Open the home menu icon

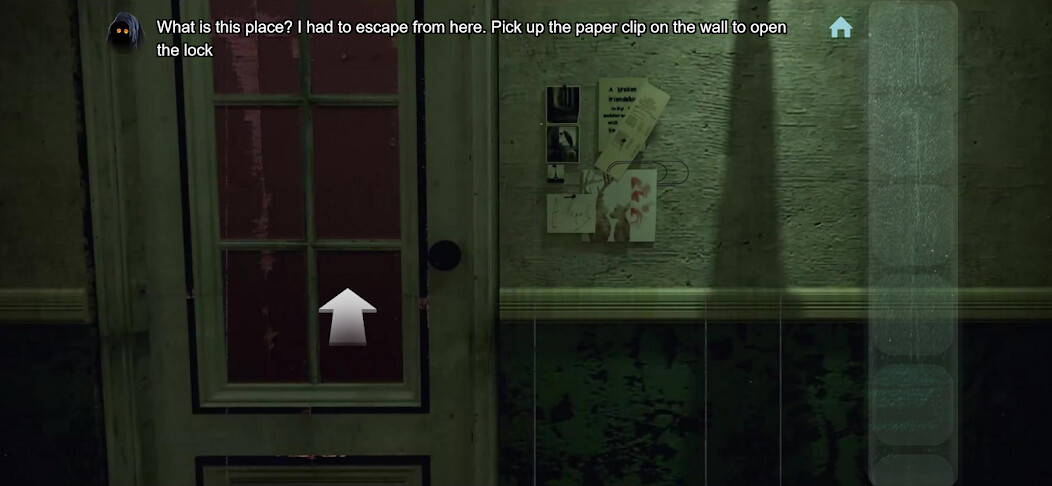tap(841, 28)
